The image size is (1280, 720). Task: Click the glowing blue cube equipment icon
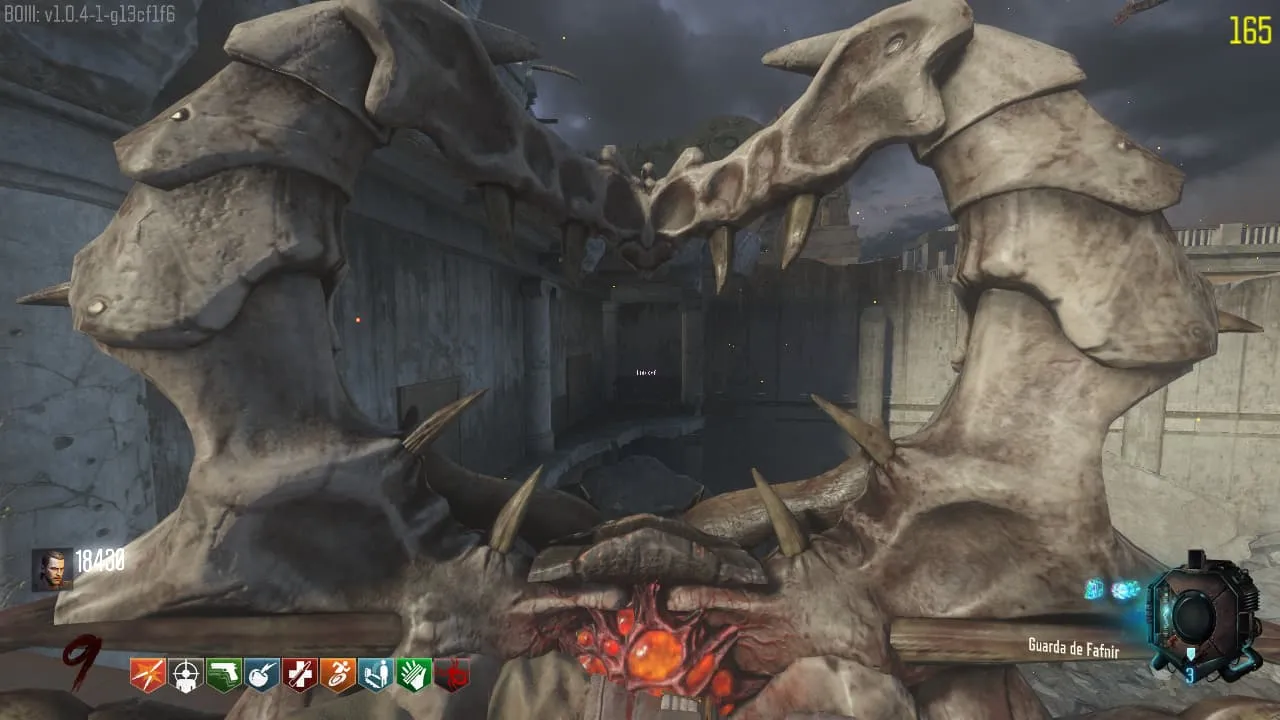tap(1096, 589)
